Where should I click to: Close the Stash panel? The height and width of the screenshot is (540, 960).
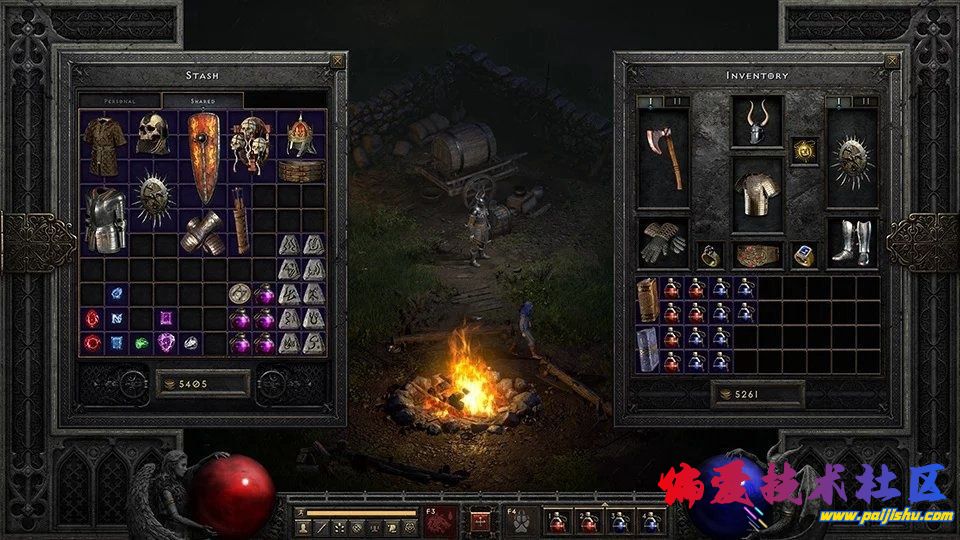[x=336, y=61]
